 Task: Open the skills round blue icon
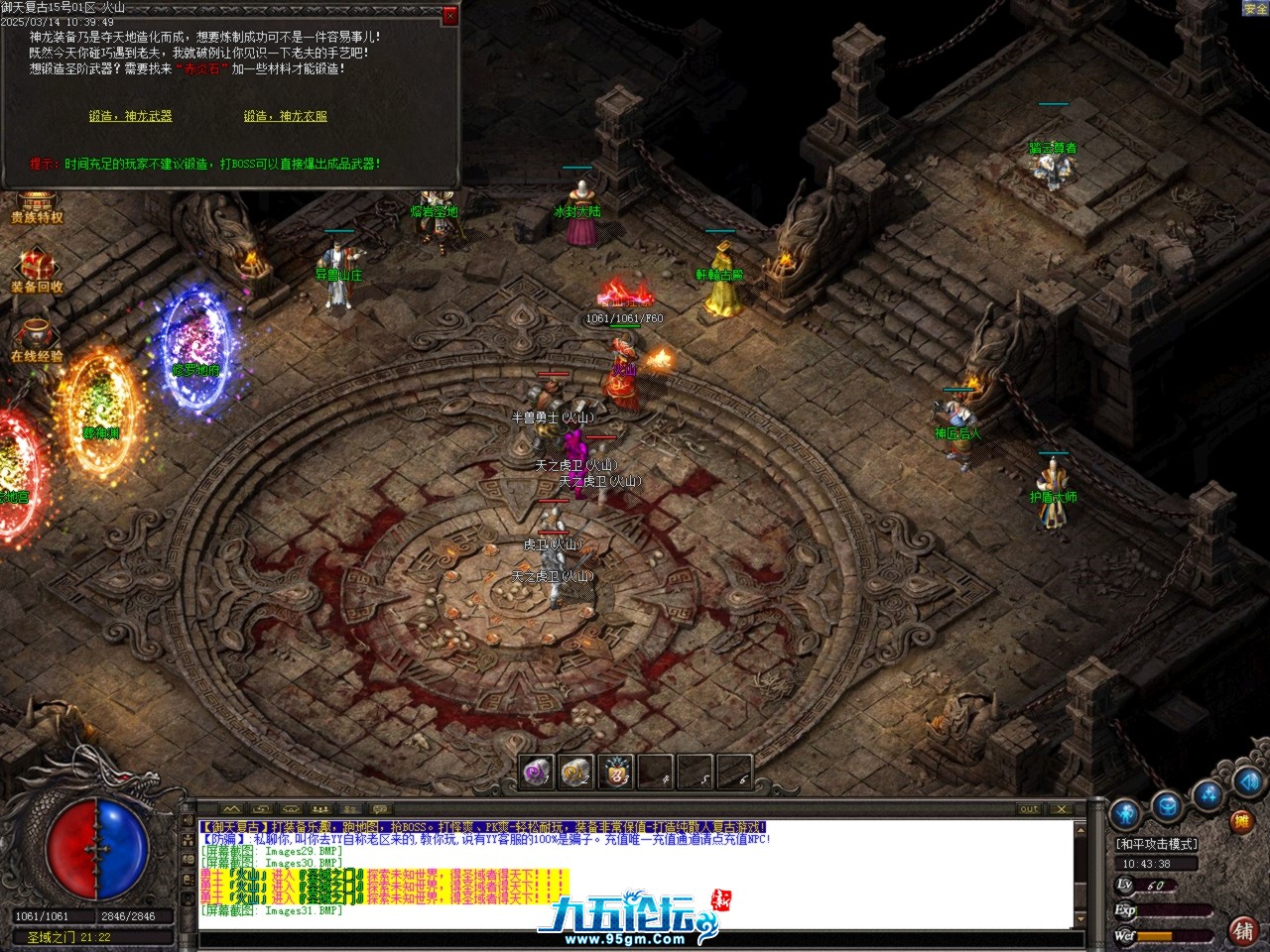coord(1207,793)
